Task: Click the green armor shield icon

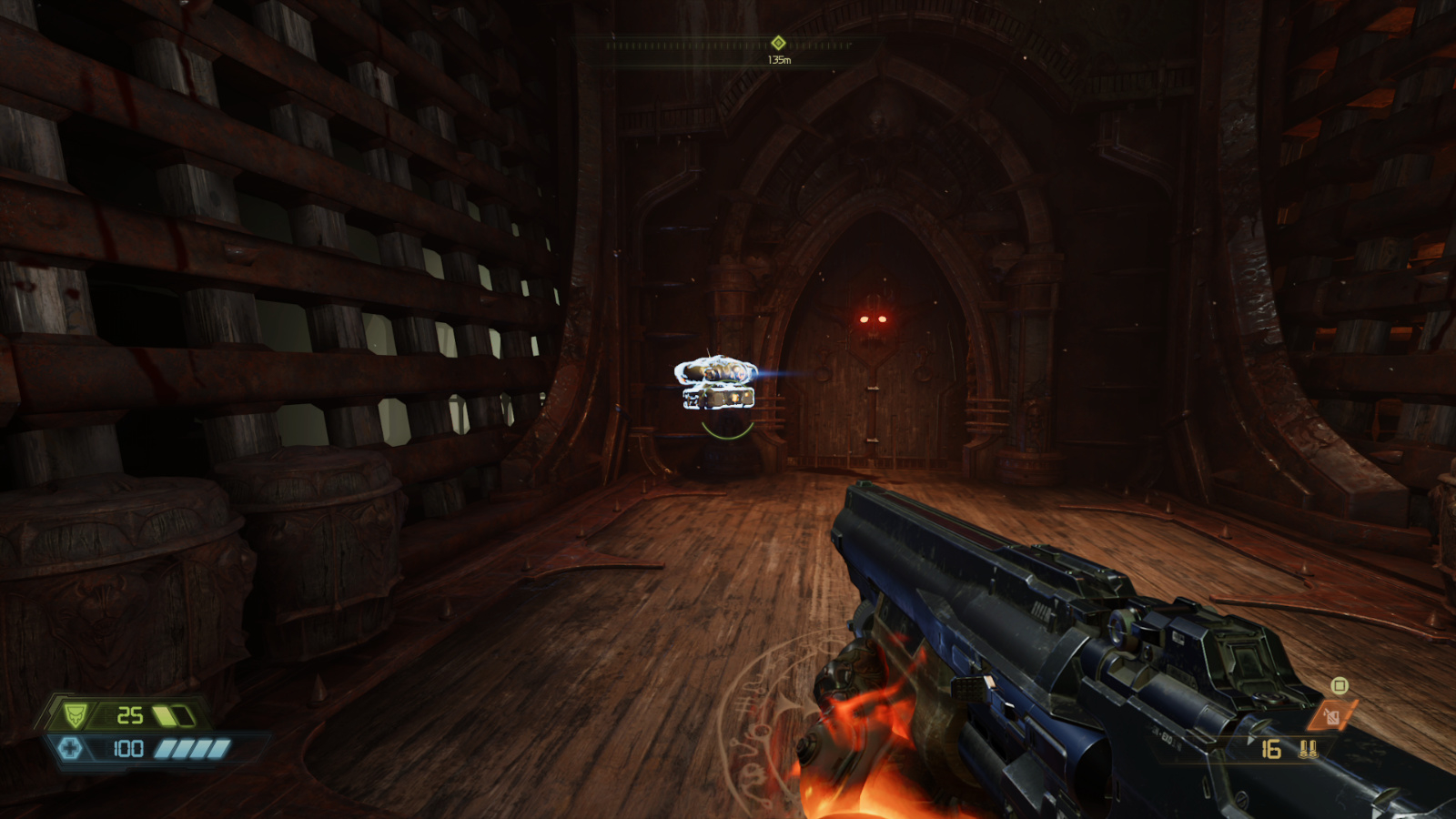Action: (x=75, y=715)
